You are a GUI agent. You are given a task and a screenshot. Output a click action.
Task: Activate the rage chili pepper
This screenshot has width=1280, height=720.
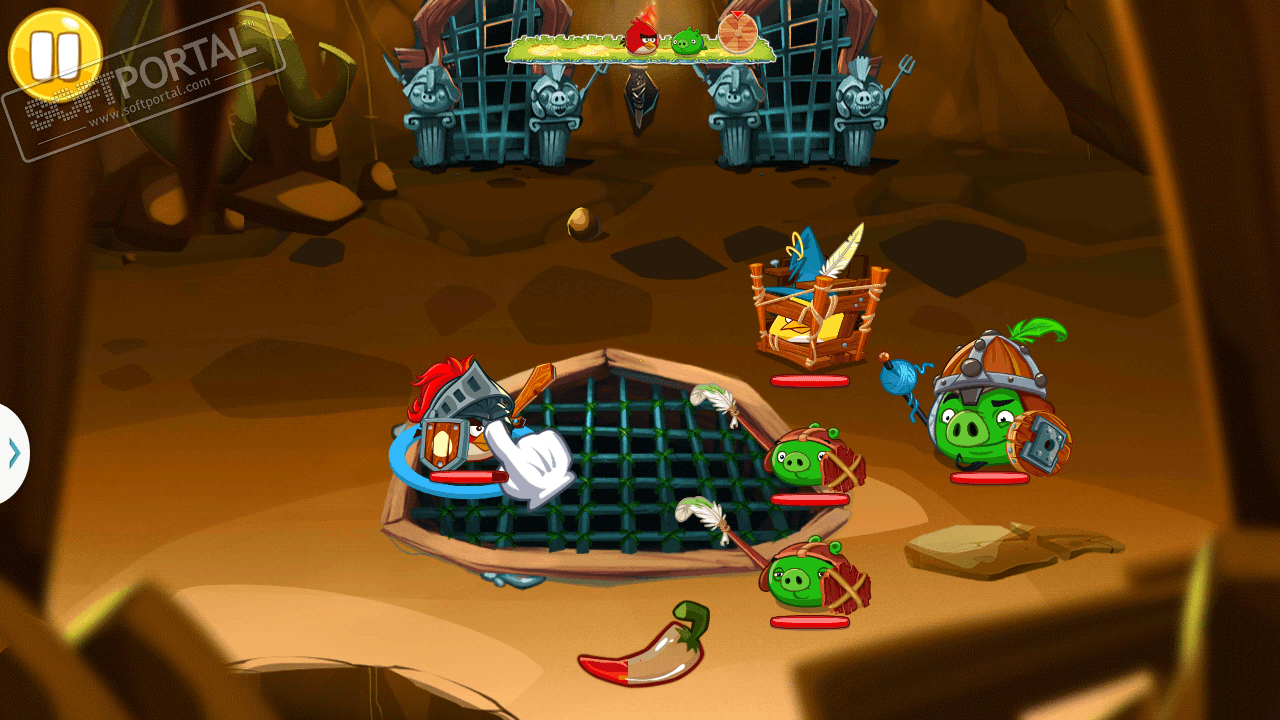[645, 648]
